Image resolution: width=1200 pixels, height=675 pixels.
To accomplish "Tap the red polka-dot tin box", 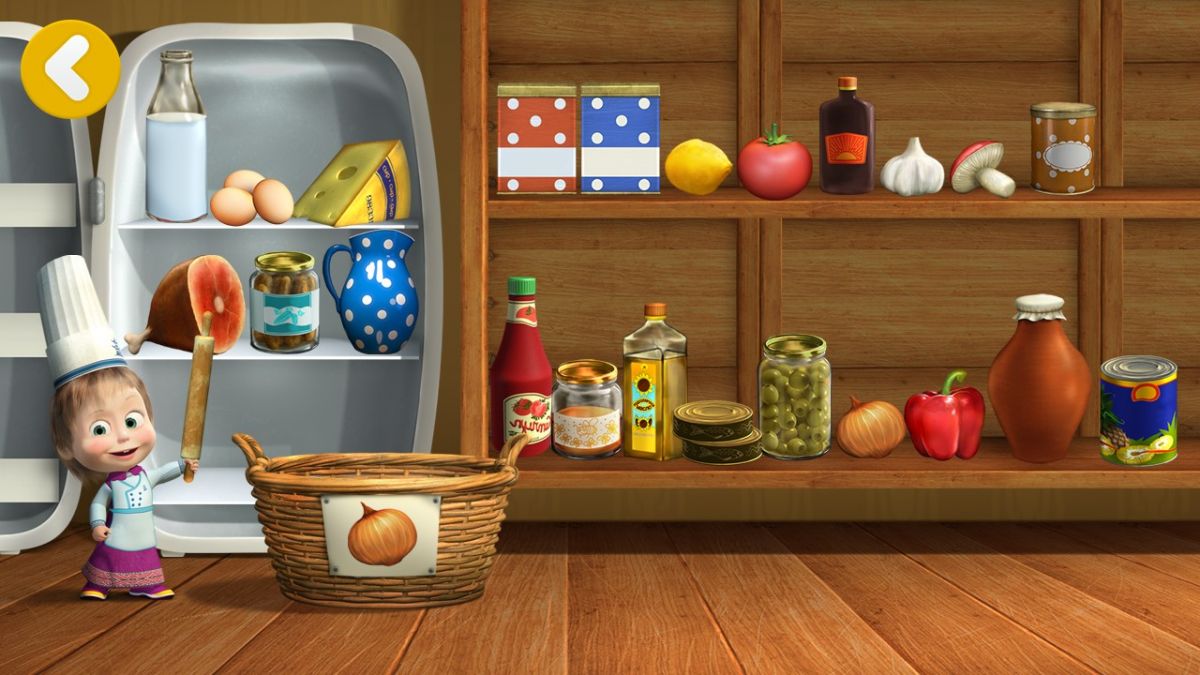I will pyautogui.click(x=537, y=139).
